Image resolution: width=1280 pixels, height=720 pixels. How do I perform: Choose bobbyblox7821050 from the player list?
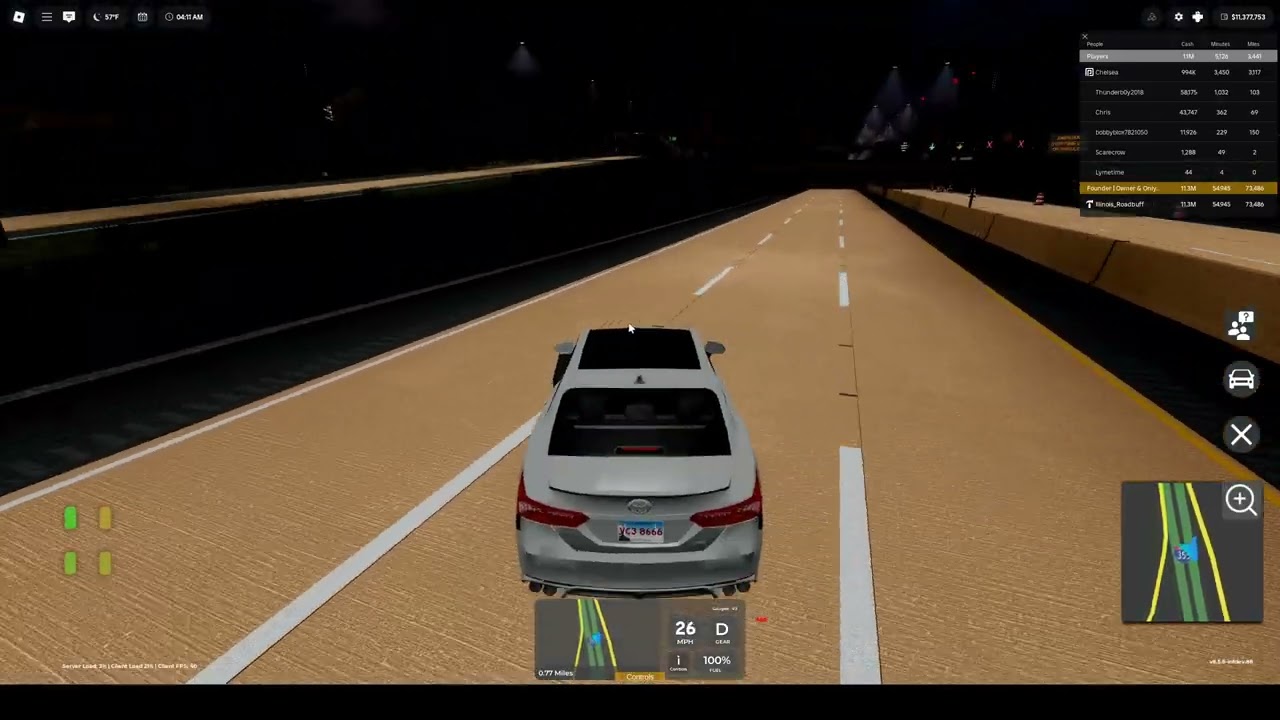coord(1121,132)
